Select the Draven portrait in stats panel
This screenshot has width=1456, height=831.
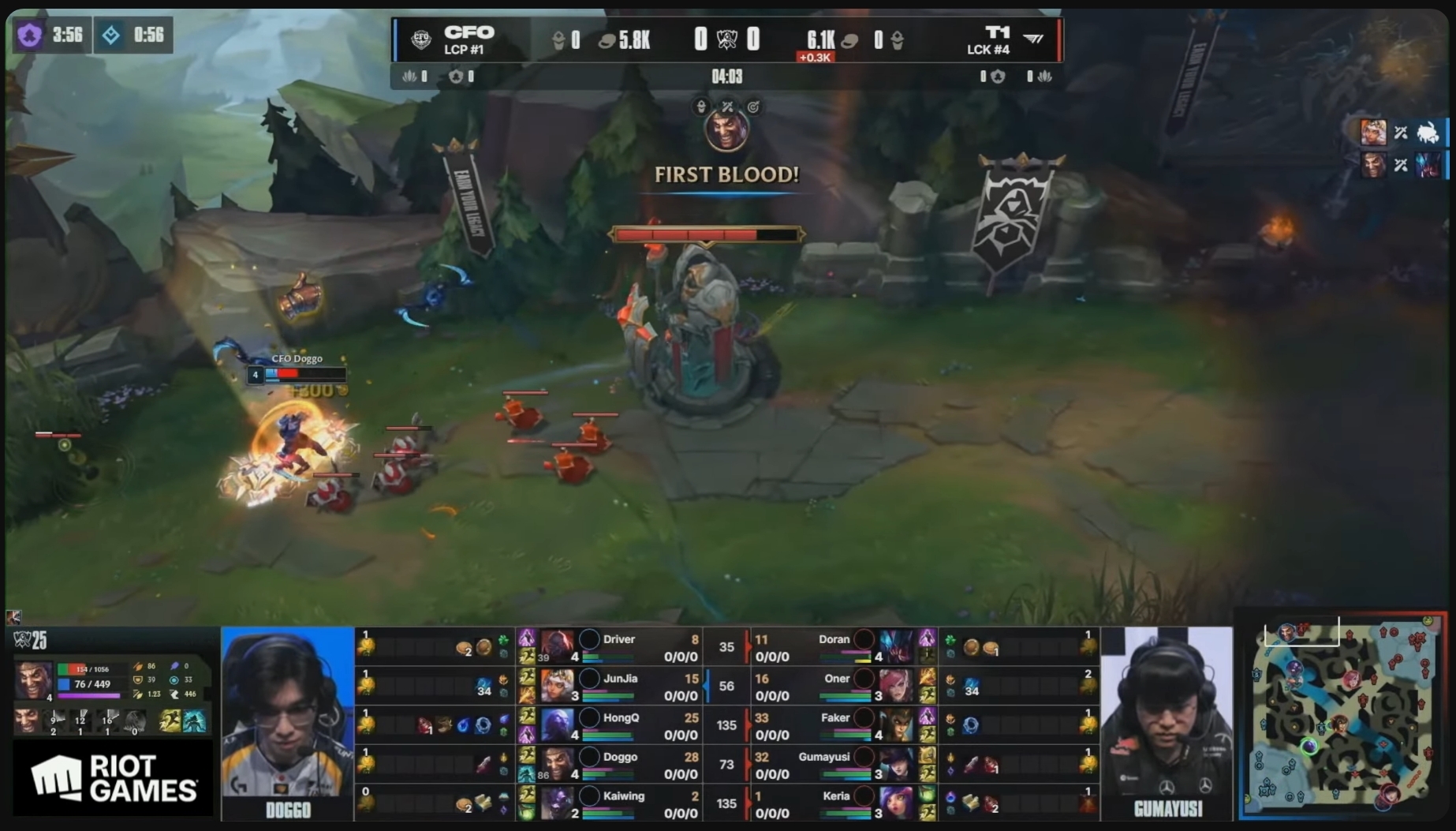click(34, 680)
